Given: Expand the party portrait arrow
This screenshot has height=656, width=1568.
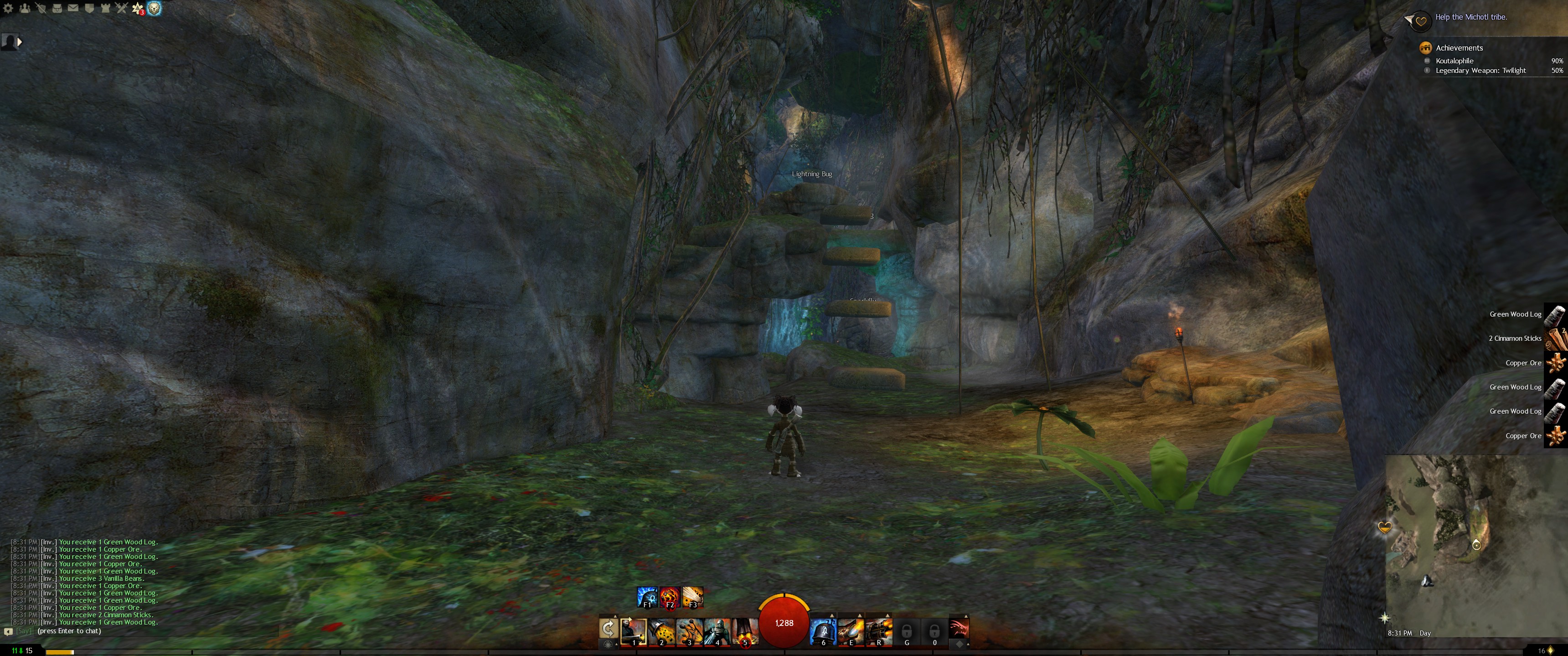Looking at the screenshot, I should tap(20, 42).
